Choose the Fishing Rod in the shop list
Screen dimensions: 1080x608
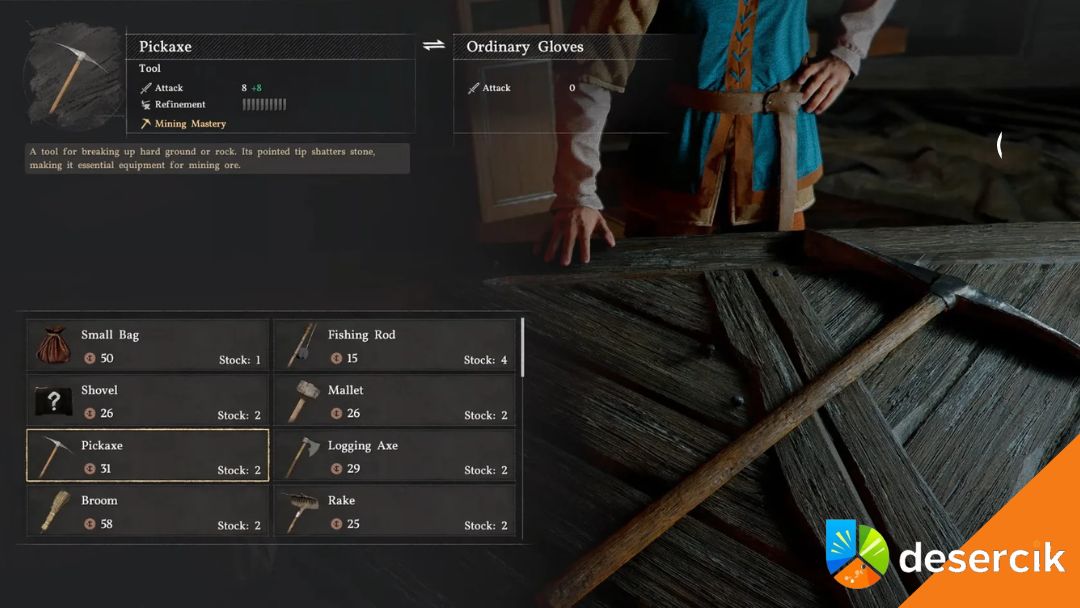[394, 345]
